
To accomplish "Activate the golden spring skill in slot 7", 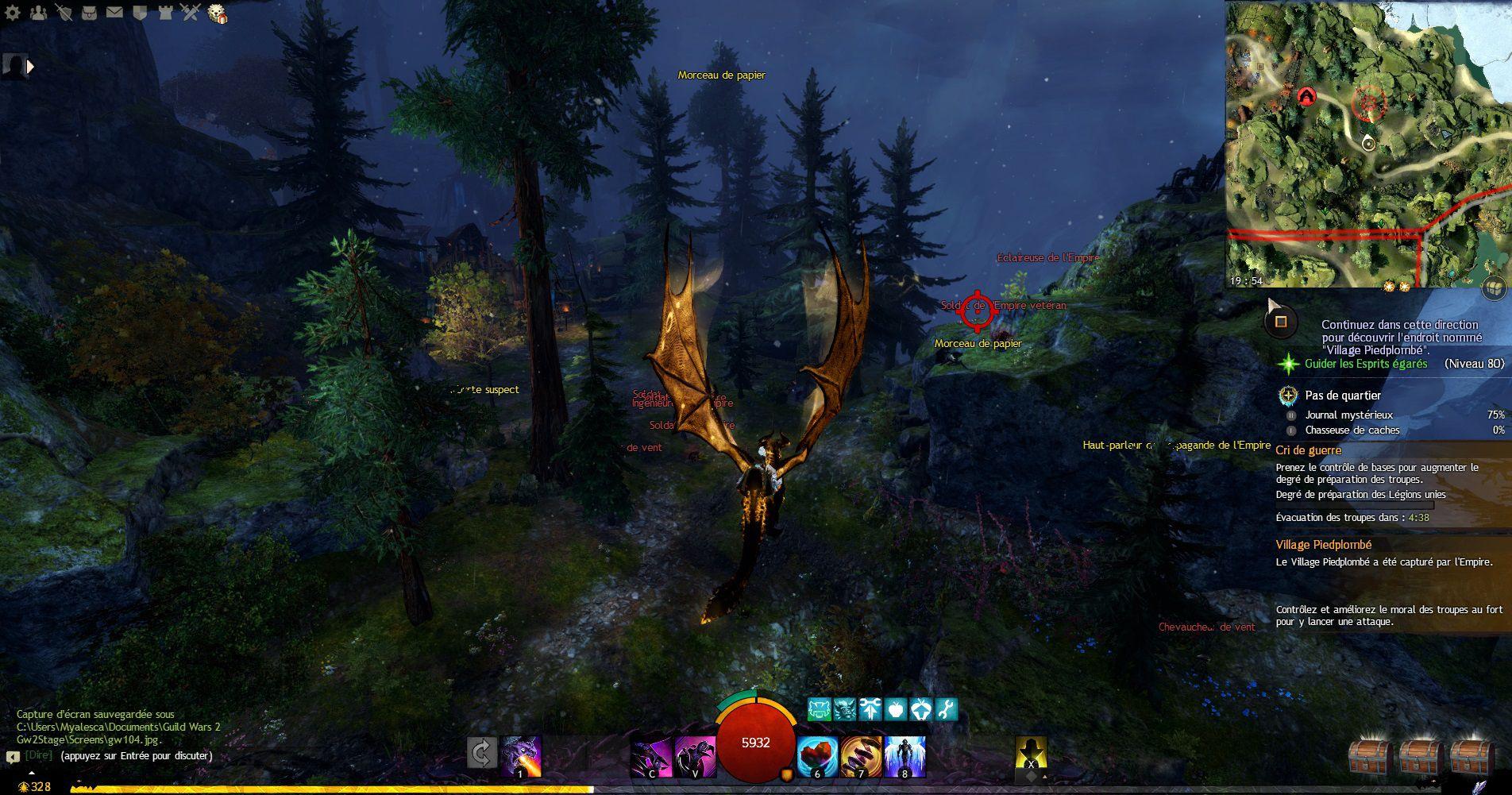I will pyautogui.click(x=861, y=755).
